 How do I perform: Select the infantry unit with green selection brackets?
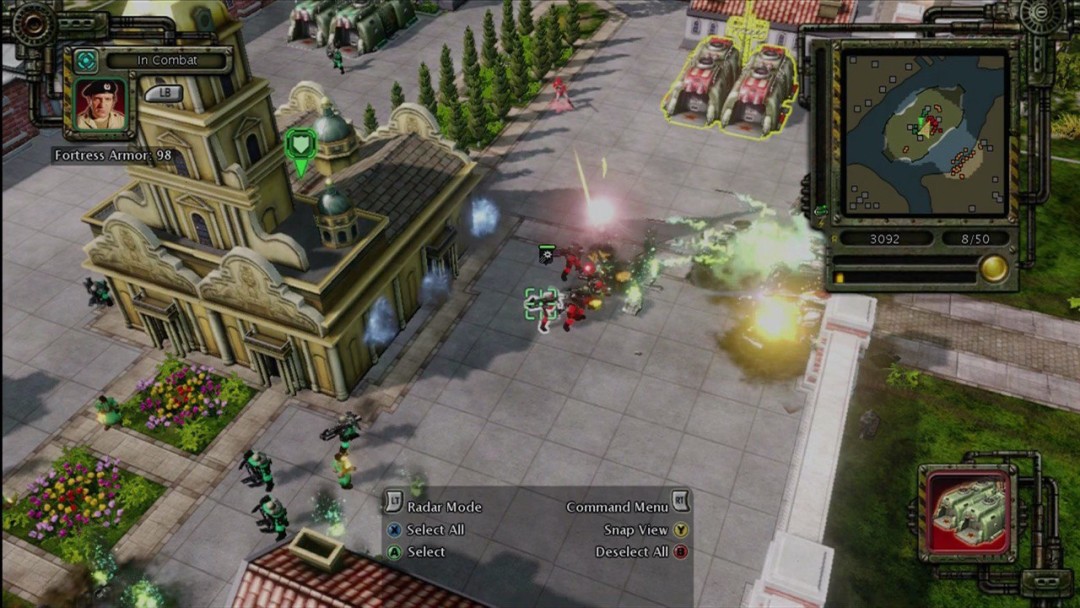pos(543,305)
